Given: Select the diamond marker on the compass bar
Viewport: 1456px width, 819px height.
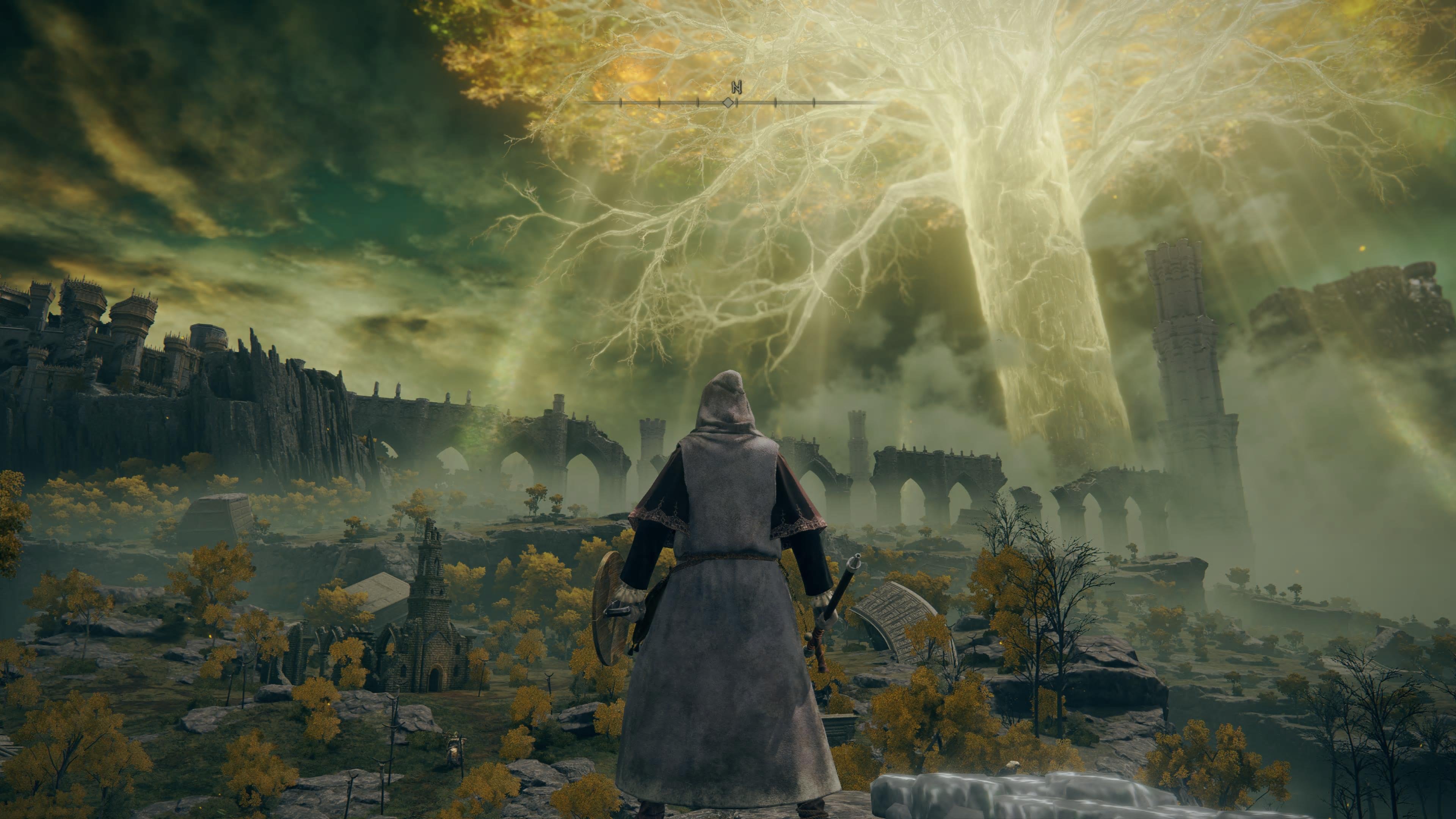Looking at the screenshot, I should pyautogui.click(x=728, y=103).
